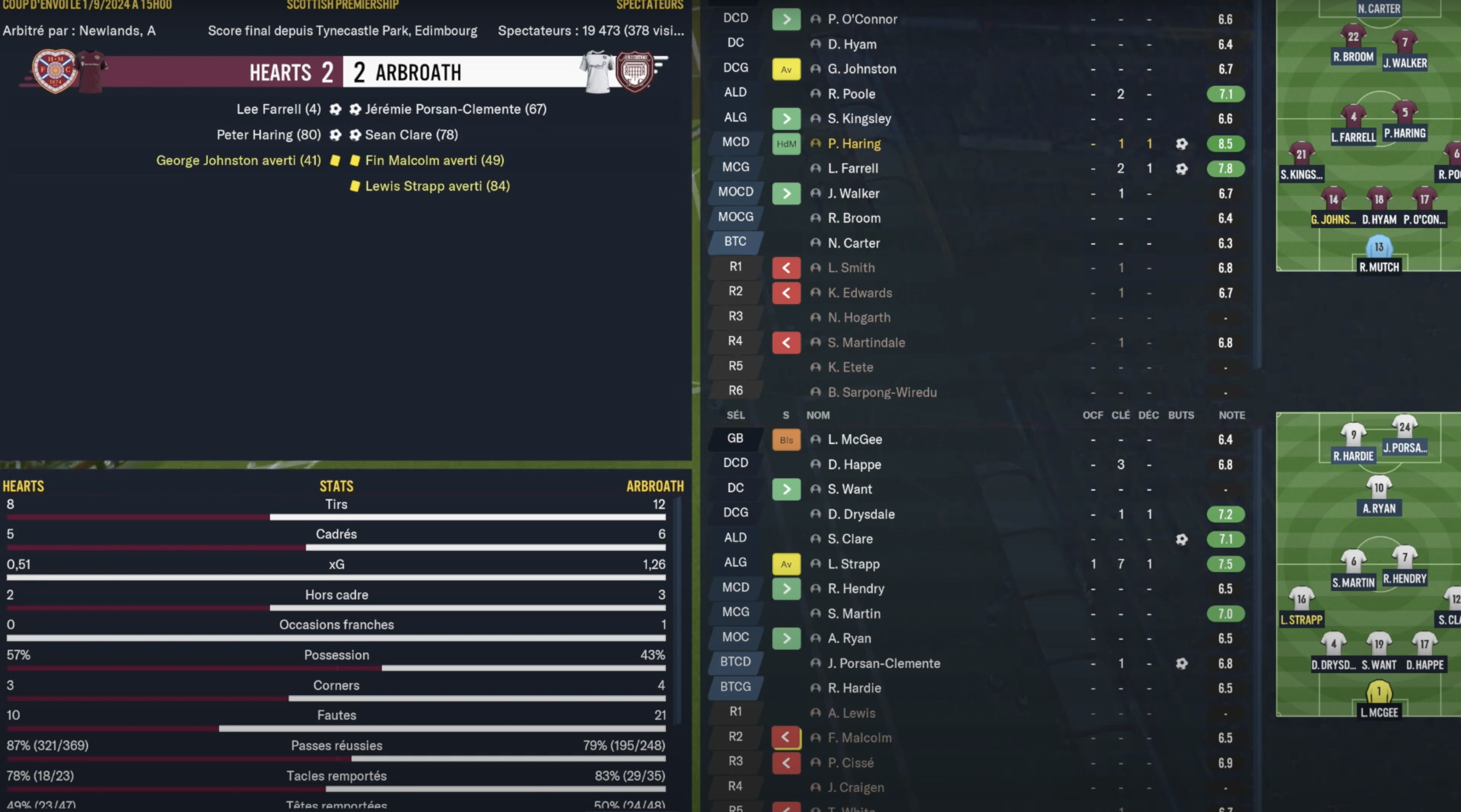Open R. Poole's player list row
This screenshot has width=1461, height=812.
[x=851, y=94]
